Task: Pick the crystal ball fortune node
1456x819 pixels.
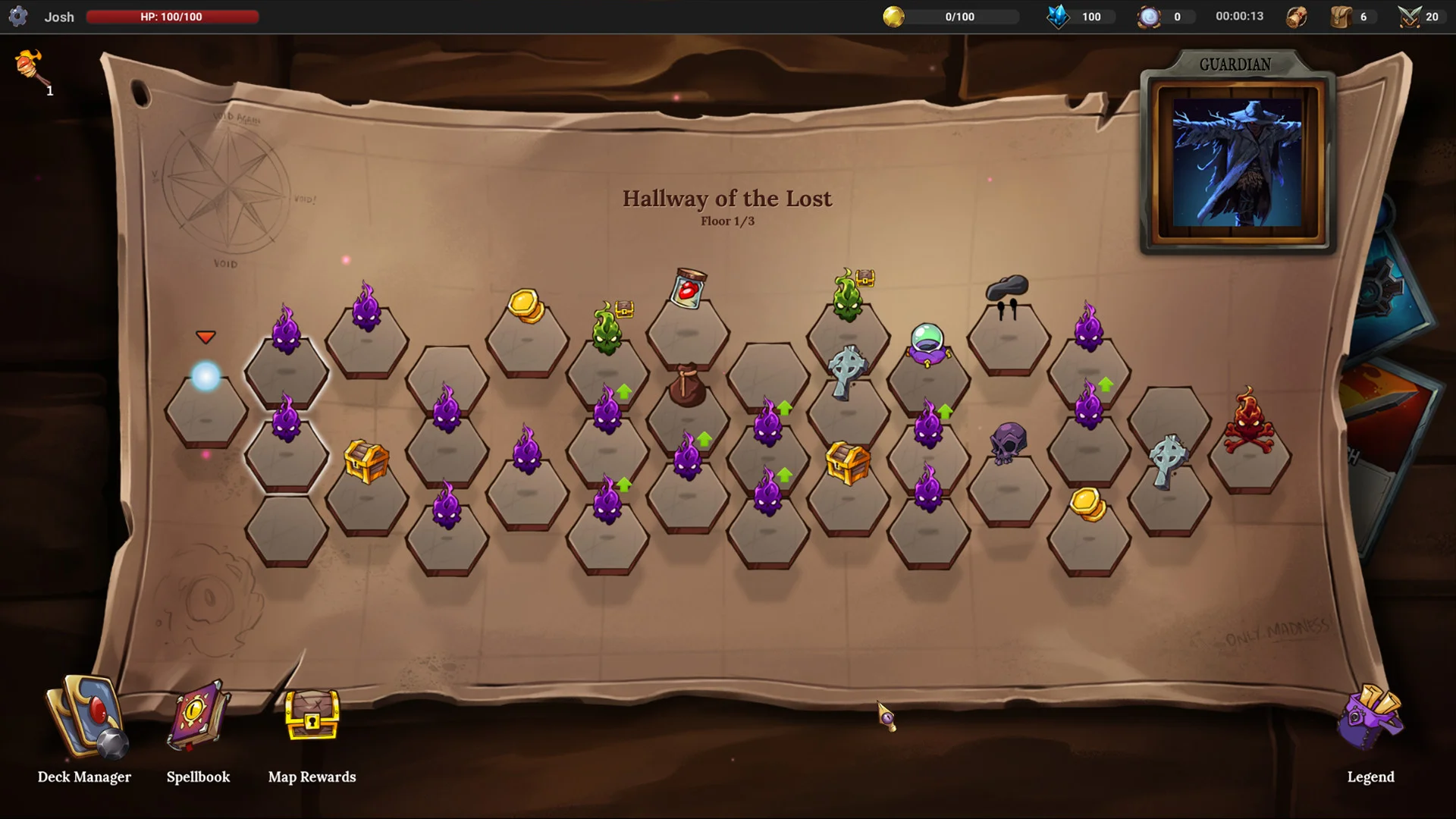Action: [928, 345]
